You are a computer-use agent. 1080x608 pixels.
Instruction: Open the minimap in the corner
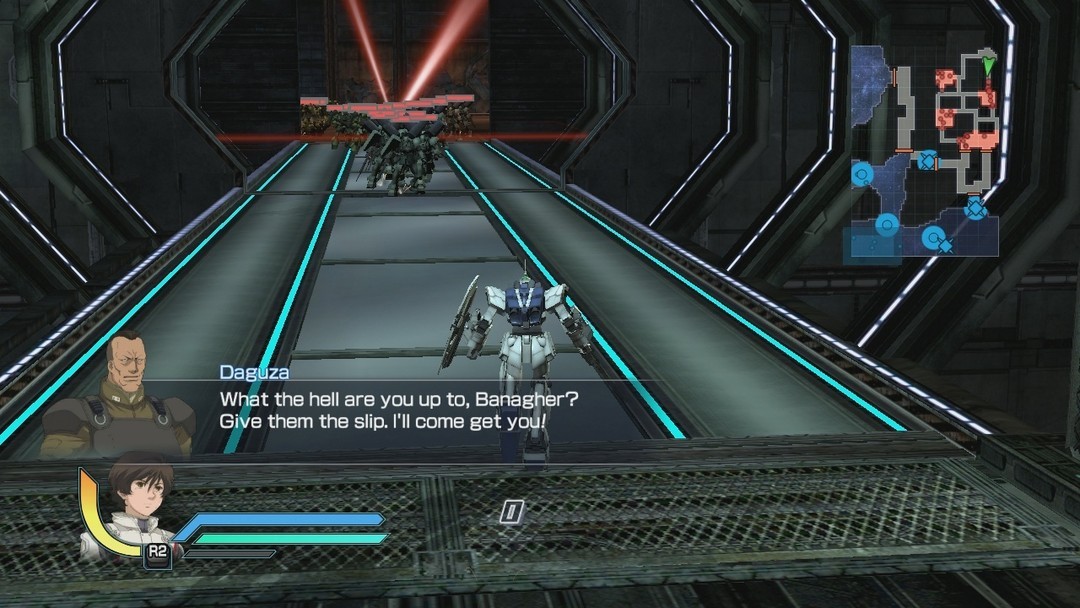[924, 150]
